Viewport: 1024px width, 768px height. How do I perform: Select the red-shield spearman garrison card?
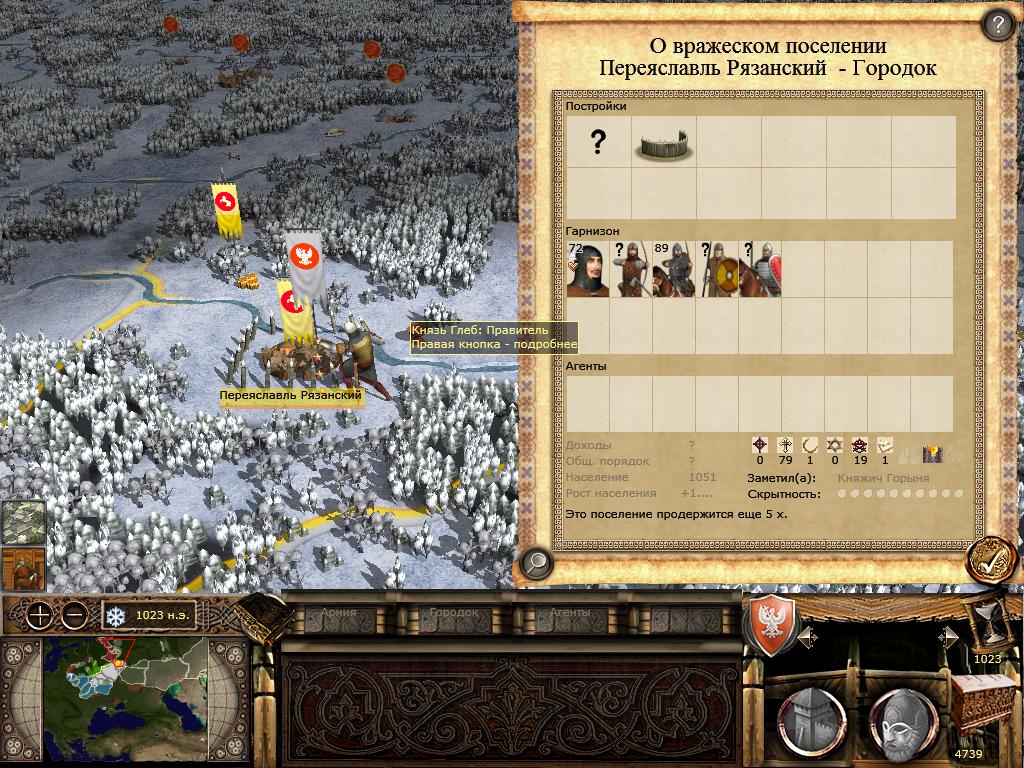click(x=760, y=269)
